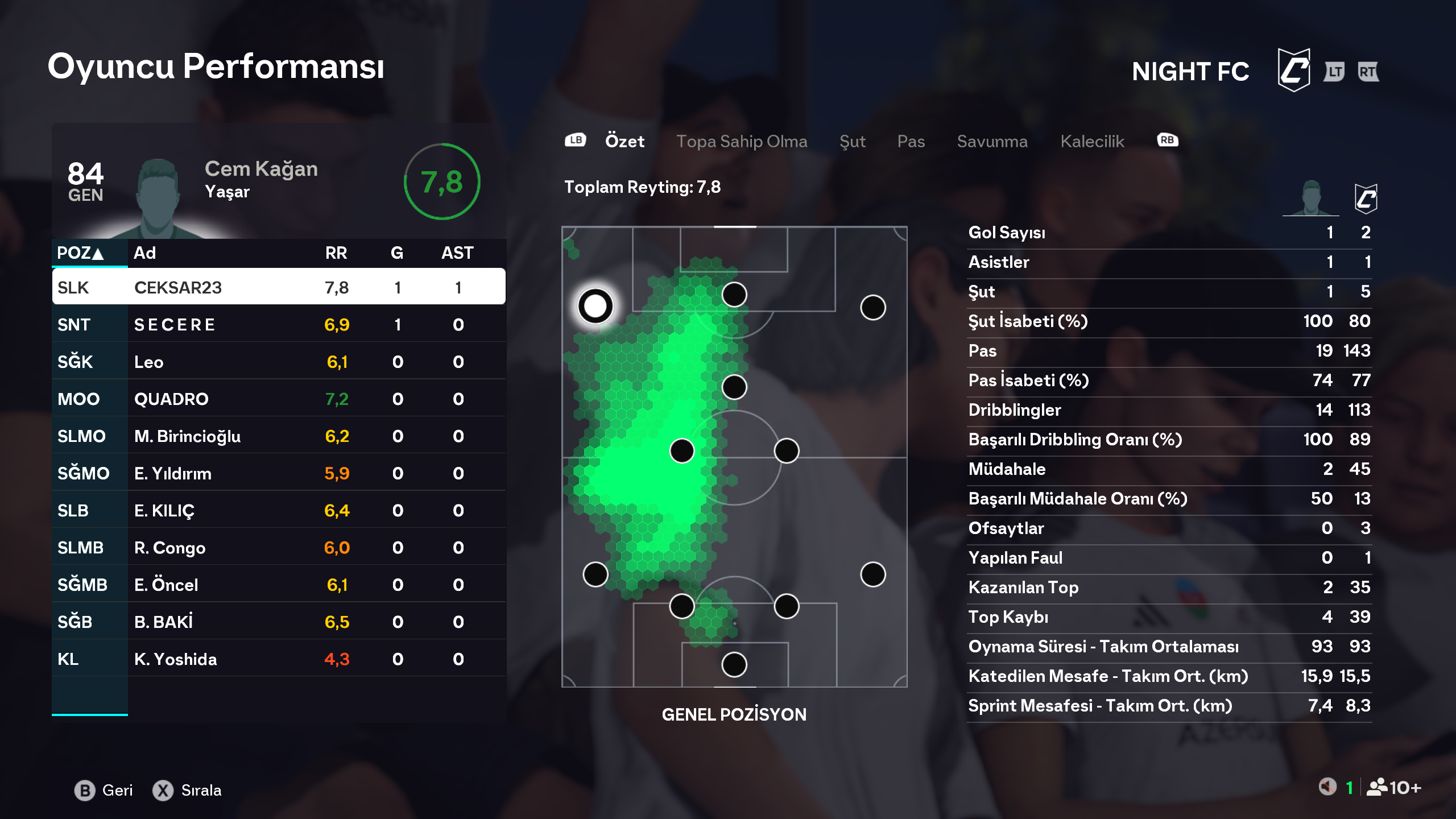Open the Şut statistics tab
This screenshot has height=819, width=1456.
point(852,141)
